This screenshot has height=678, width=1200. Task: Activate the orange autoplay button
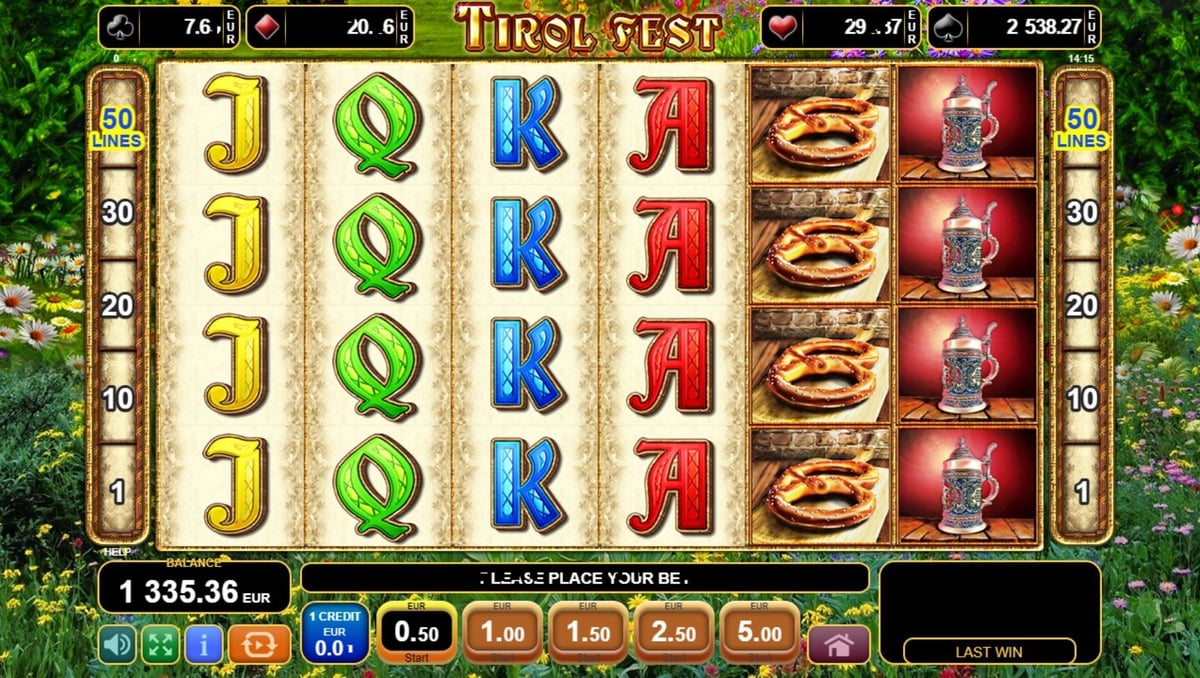[x=259, y=644]
